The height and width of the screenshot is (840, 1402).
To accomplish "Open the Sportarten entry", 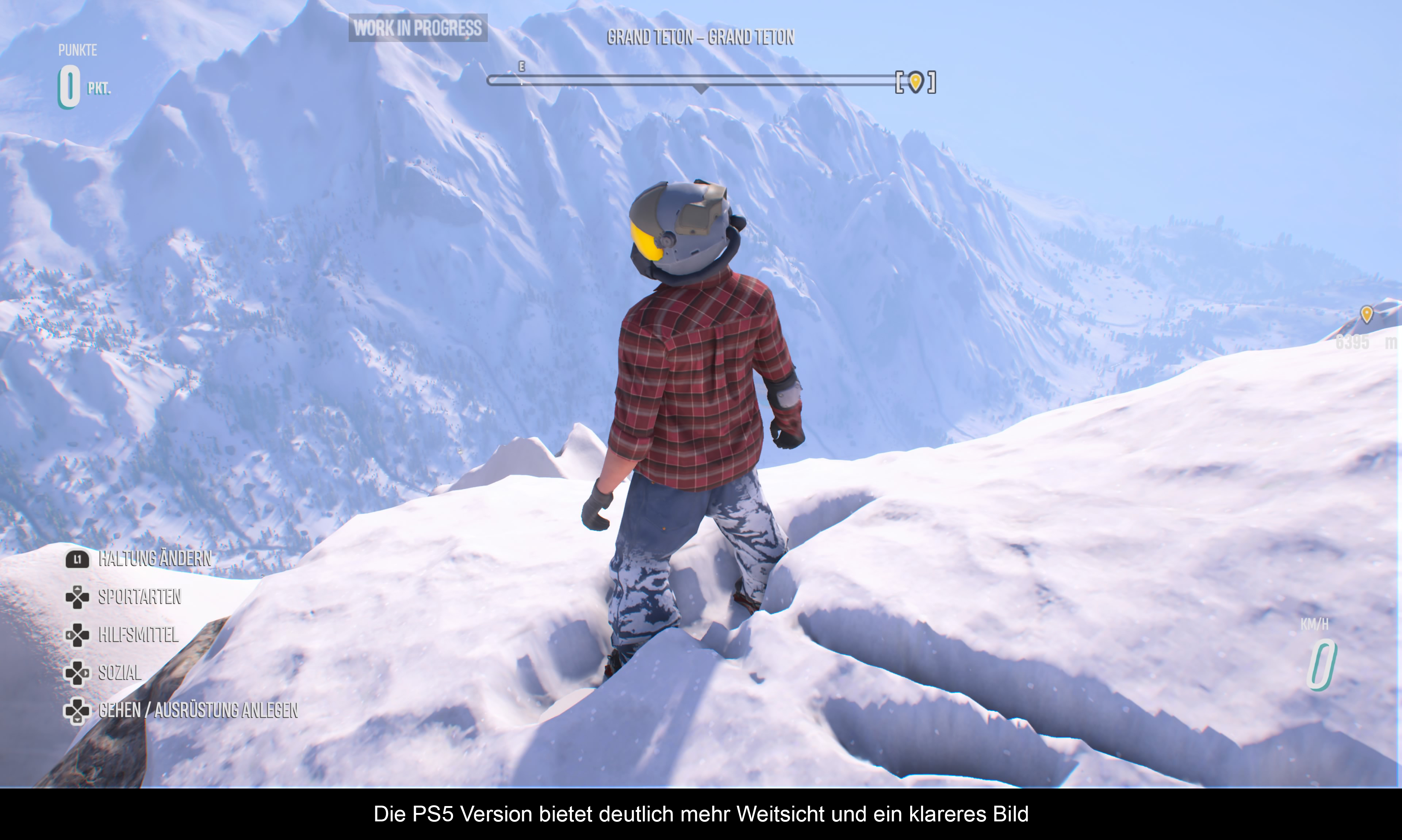I will tap(139, 597).
